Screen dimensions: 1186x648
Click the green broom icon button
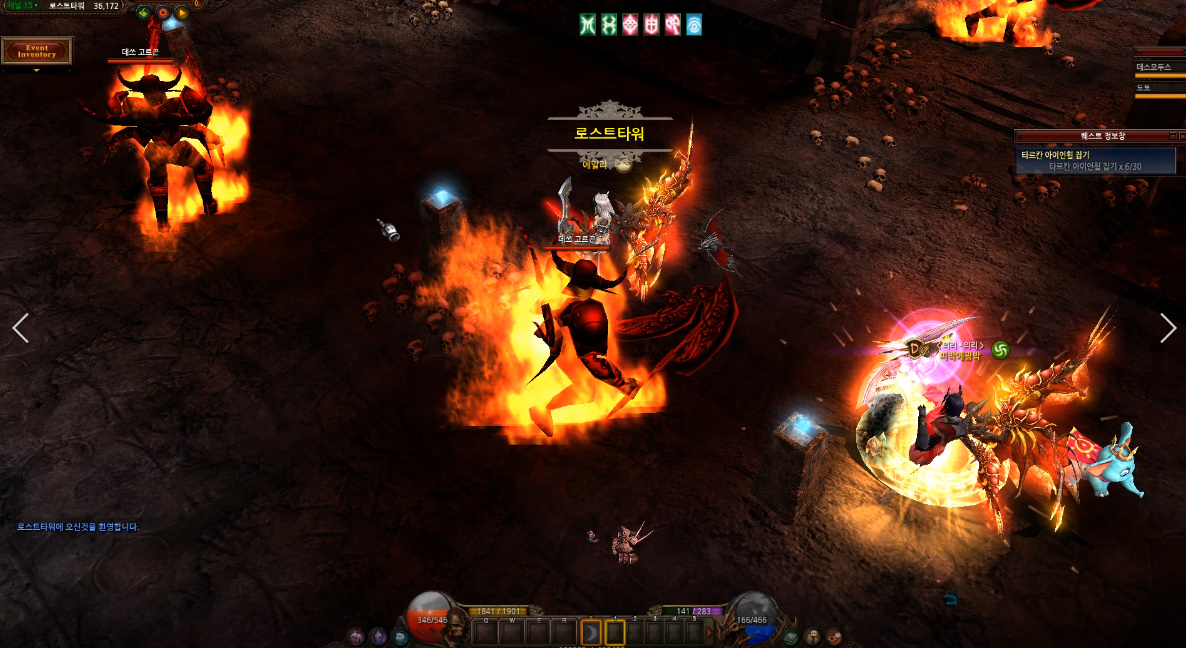(x=144, y=14)
